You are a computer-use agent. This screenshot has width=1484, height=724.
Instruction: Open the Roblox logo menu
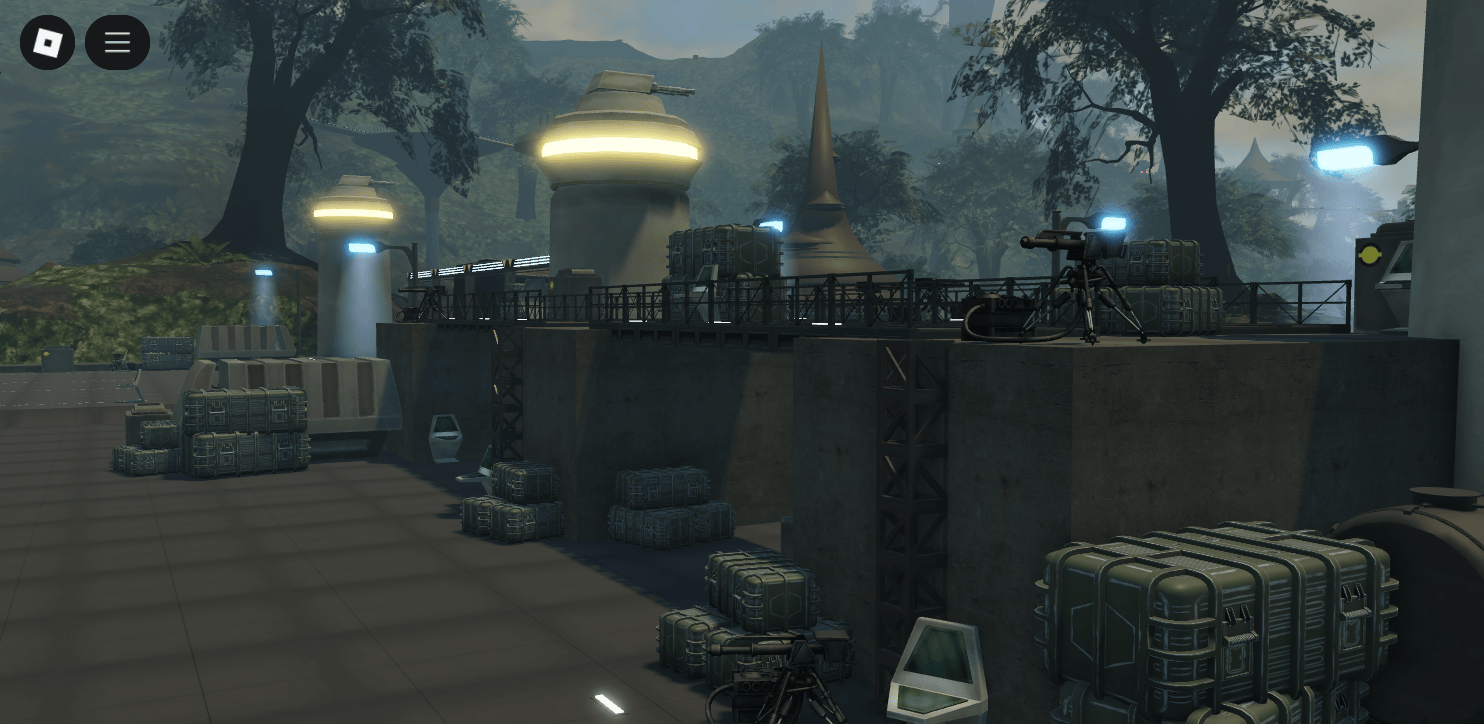(47, 42)
